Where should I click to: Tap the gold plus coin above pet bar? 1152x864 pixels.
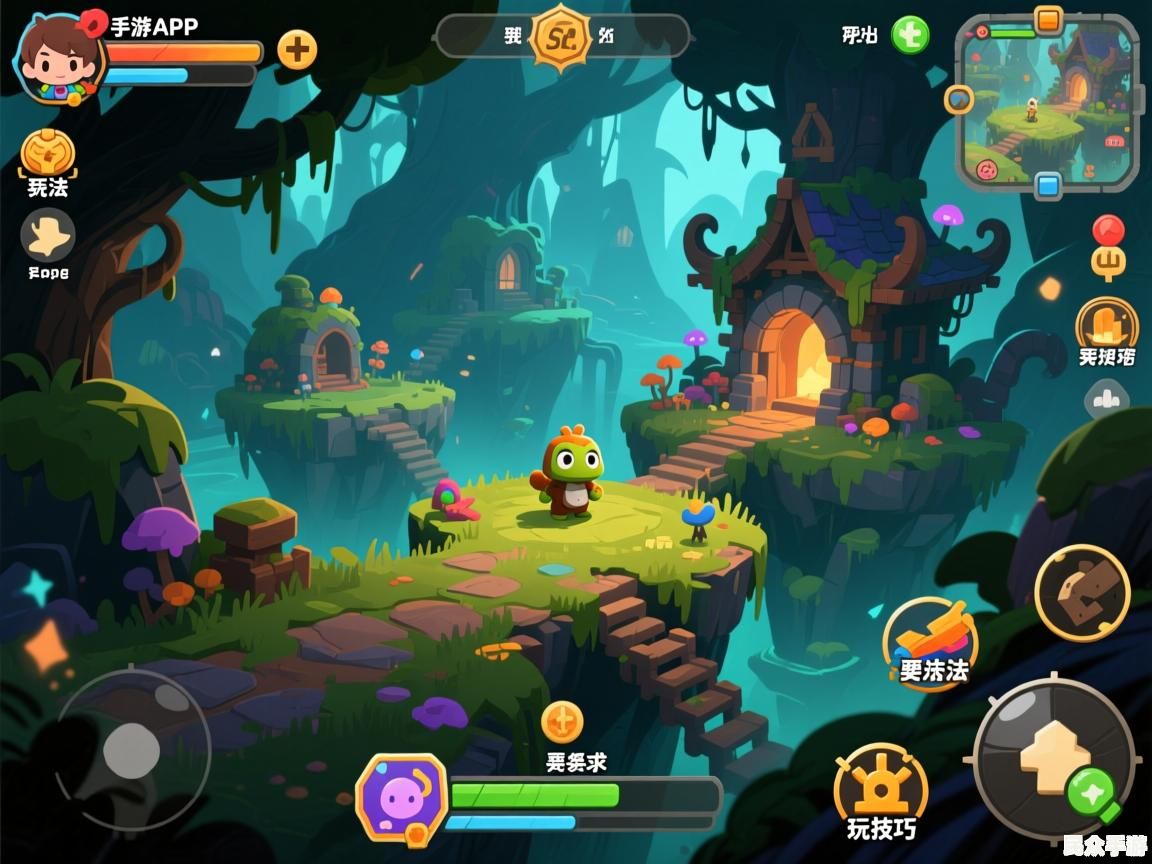(x=562, y=721)
